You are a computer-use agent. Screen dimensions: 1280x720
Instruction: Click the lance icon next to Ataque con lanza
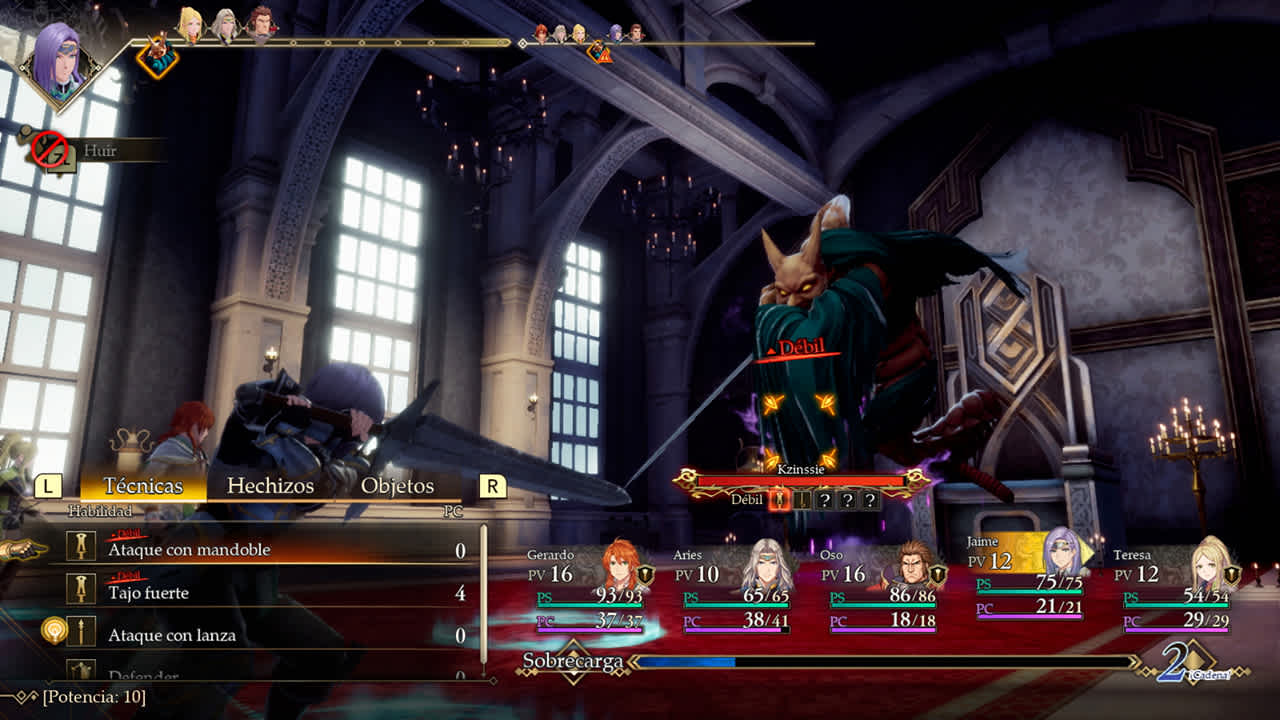click(81, 633)
